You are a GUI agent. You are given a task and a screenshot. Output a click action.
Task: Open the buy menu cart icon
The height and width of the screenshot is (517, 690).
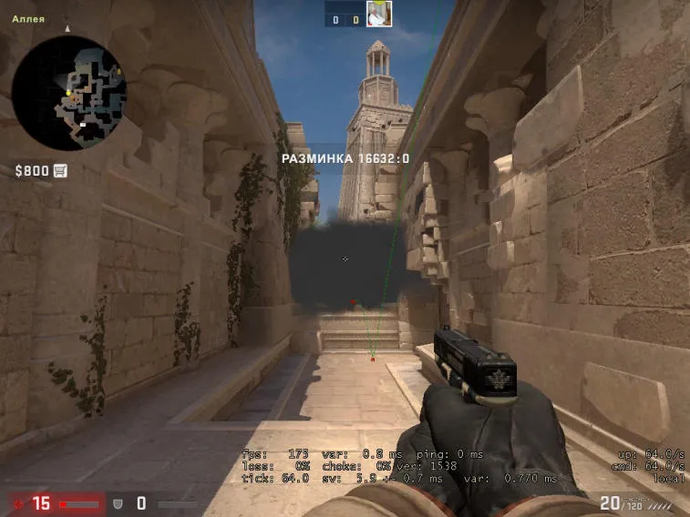point(60,171)
